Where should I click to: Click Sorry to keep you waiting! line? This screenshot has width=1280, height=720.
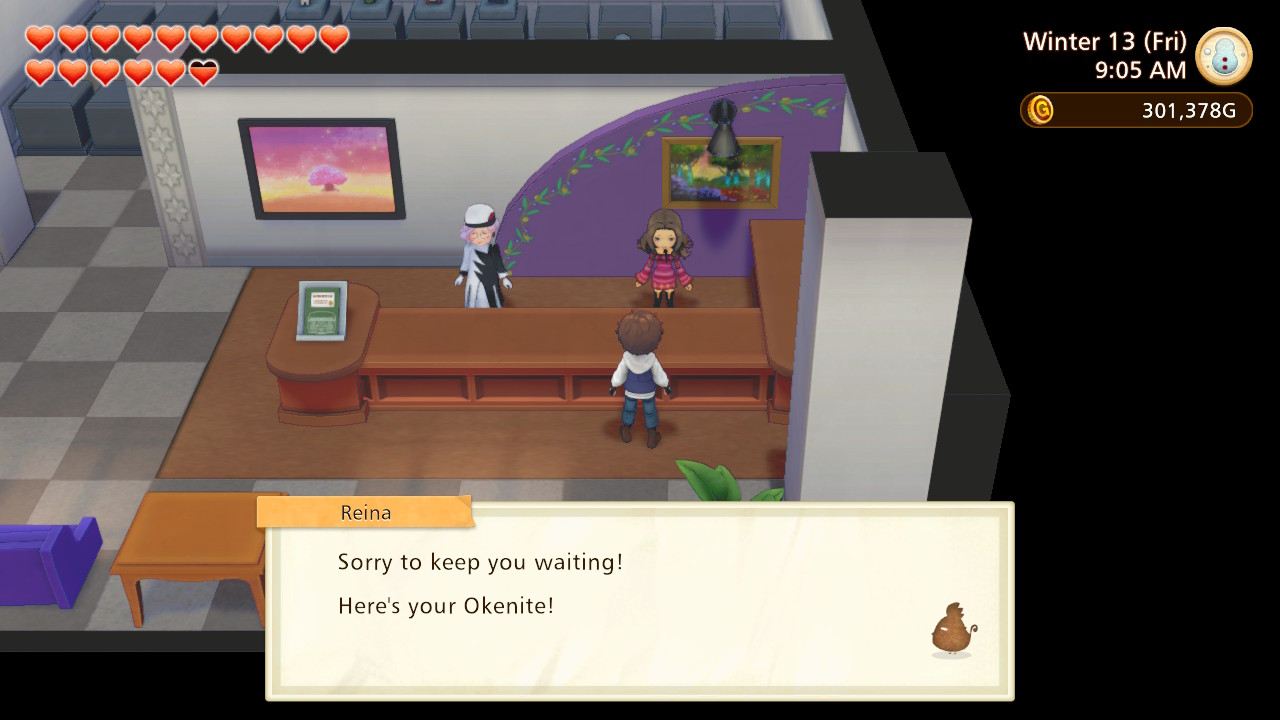(x=479, y=562)
